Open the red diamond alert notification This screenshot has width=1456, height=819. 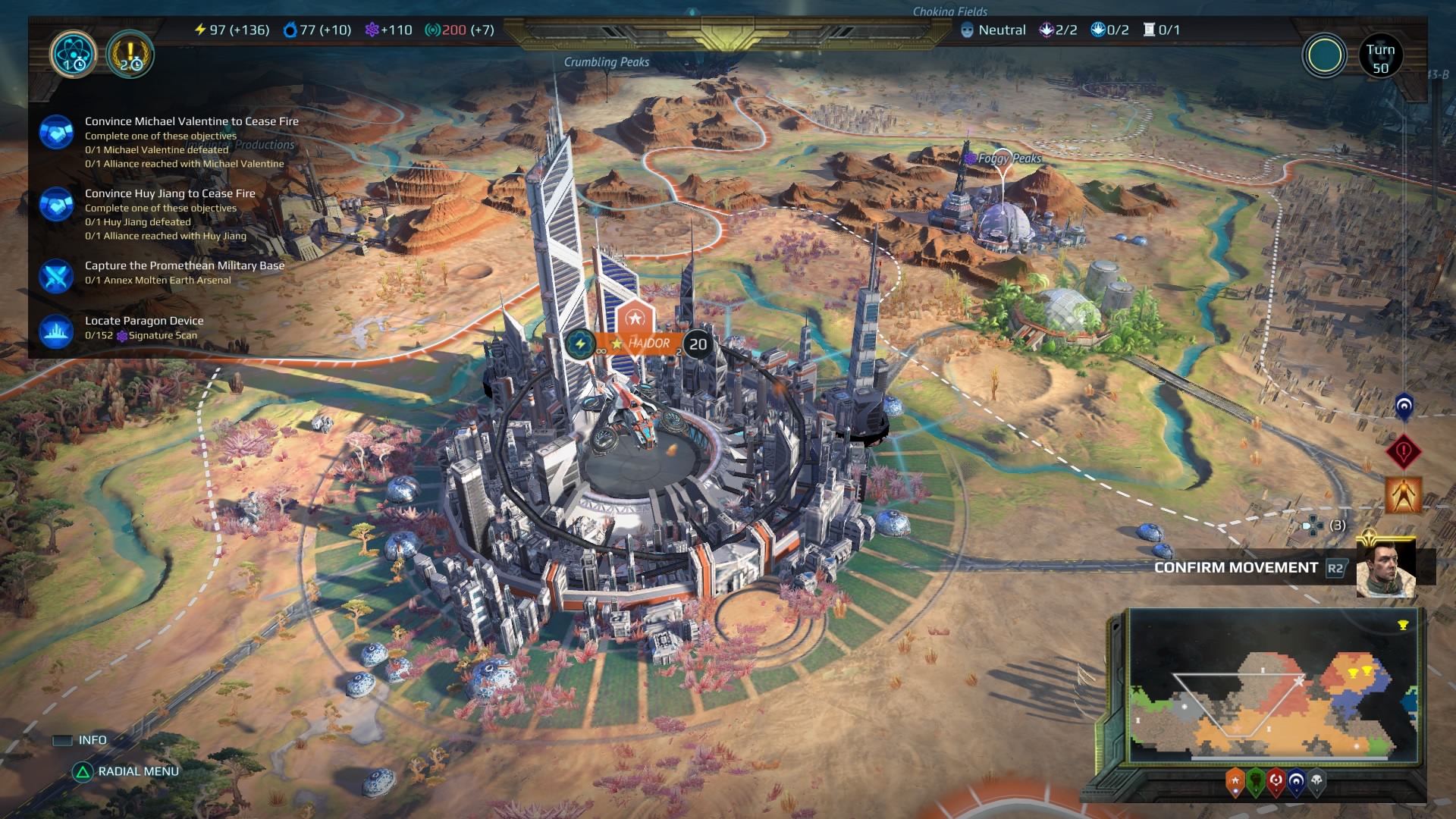1403,452
